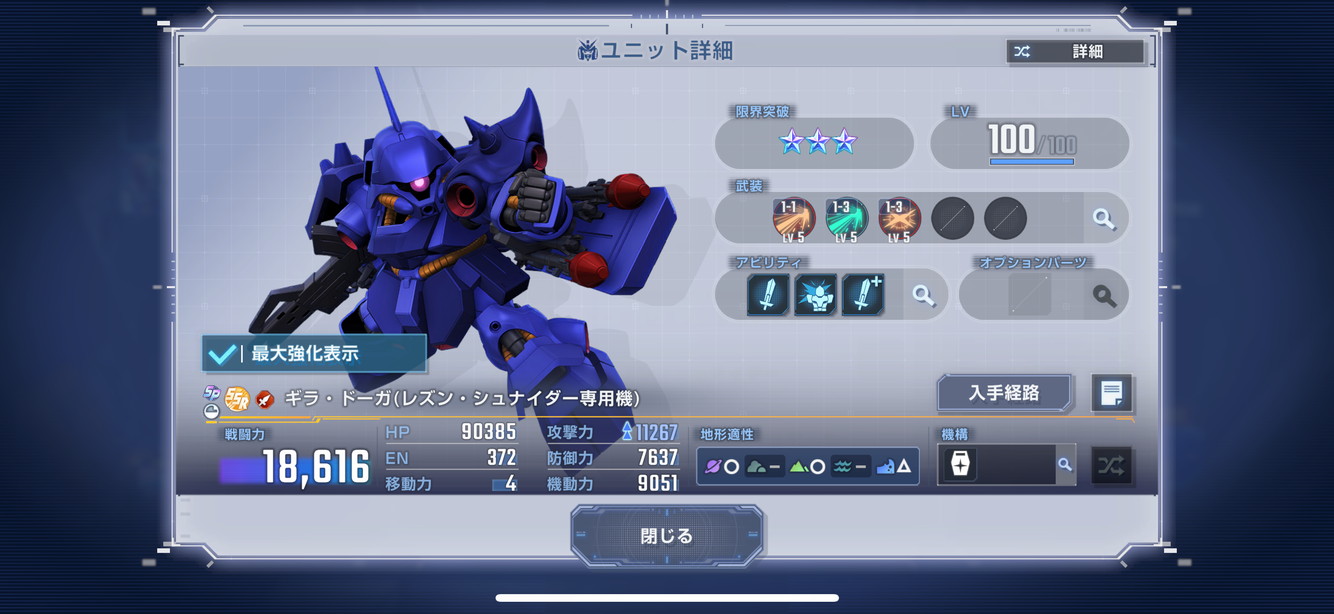The height and width of the screenshot is (614, 1334).
Task: Inspect abilities with the アビリティ magnifier
Action: click(923, 295)
